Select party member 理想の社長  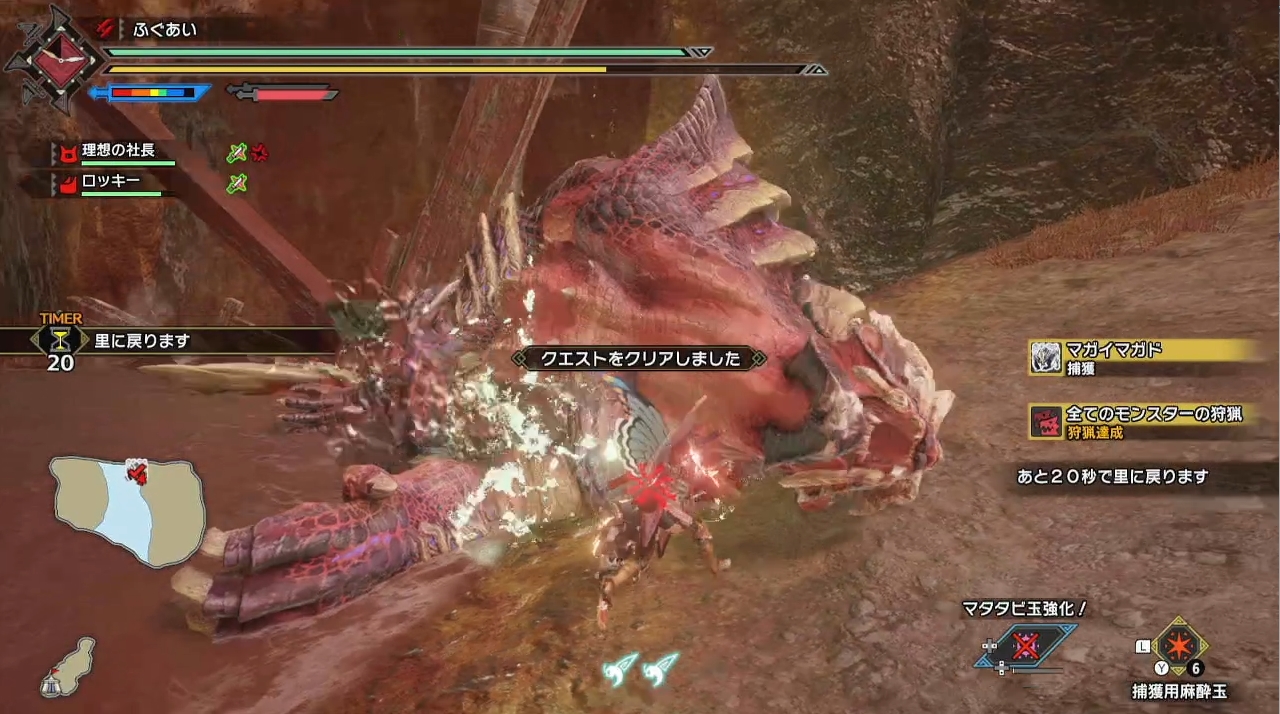(x=118, y=151)
